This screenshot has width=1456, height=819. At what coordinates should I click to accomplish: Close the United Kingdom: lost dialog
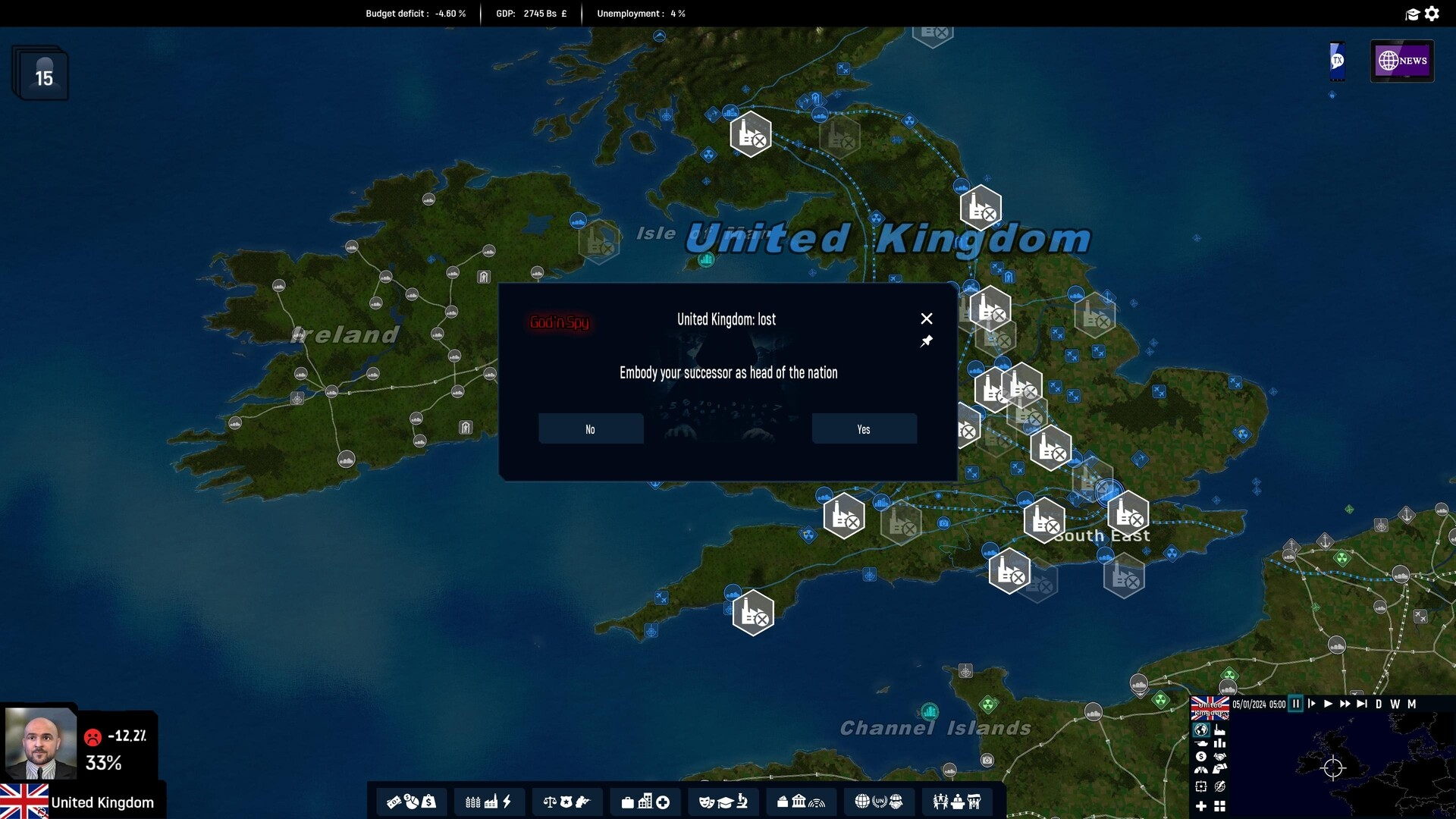click(x=926, y=318)
